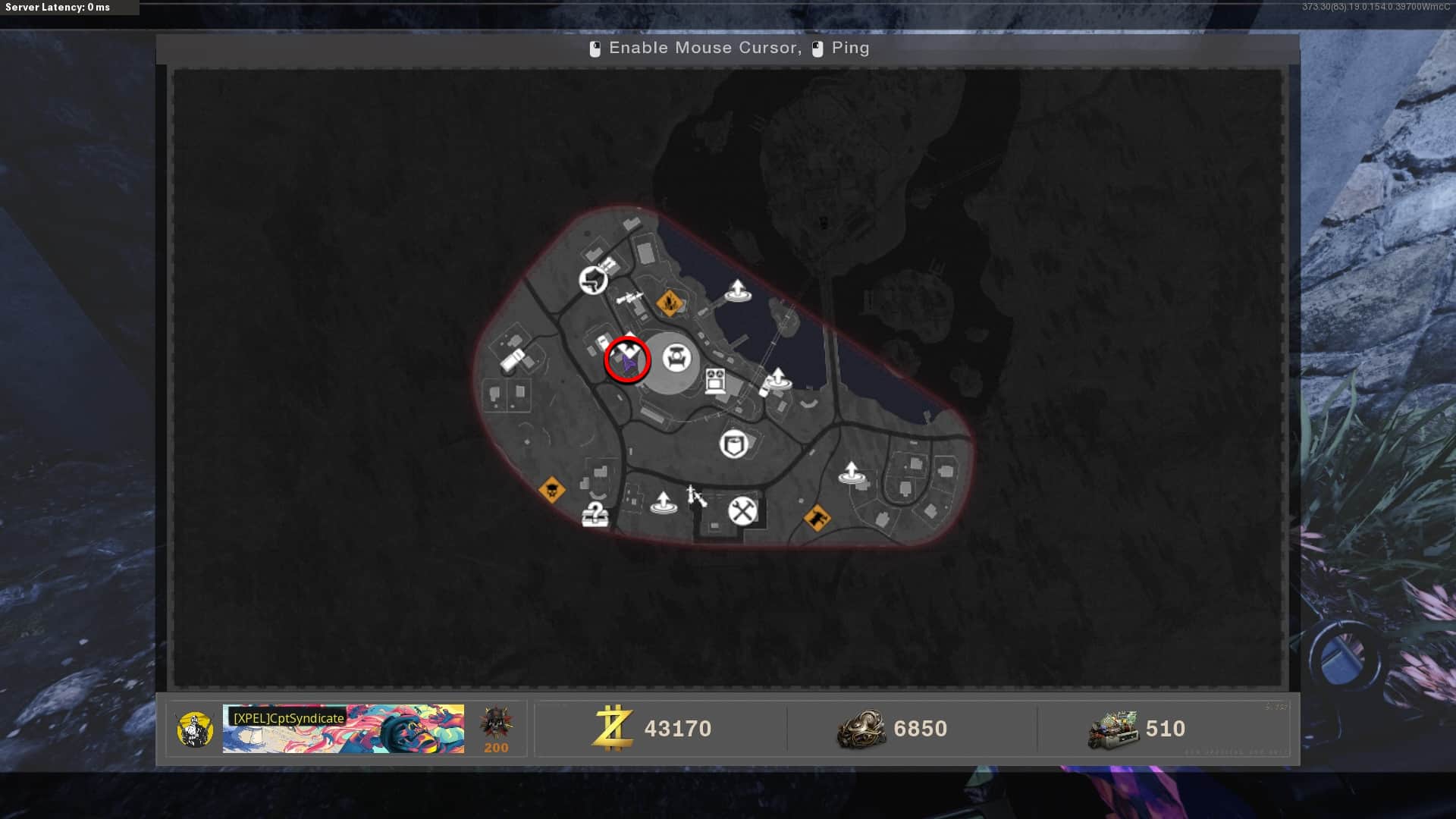Viewport: 1456px width, 819px height.
Task: Open the [XPEL]CptSyndicate player banner
Action: (343, 729)
